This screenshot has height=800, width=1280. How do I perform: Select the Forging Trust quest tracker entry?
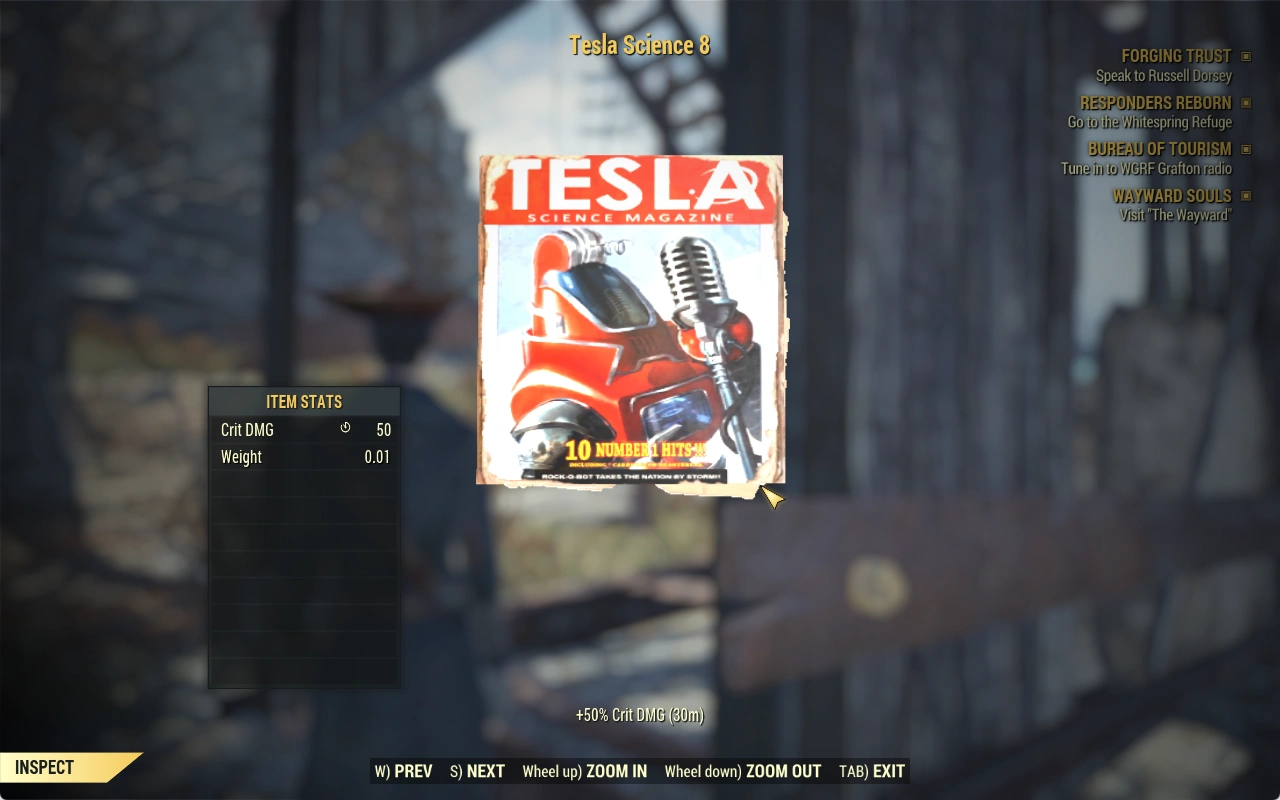click(1176, 57)
